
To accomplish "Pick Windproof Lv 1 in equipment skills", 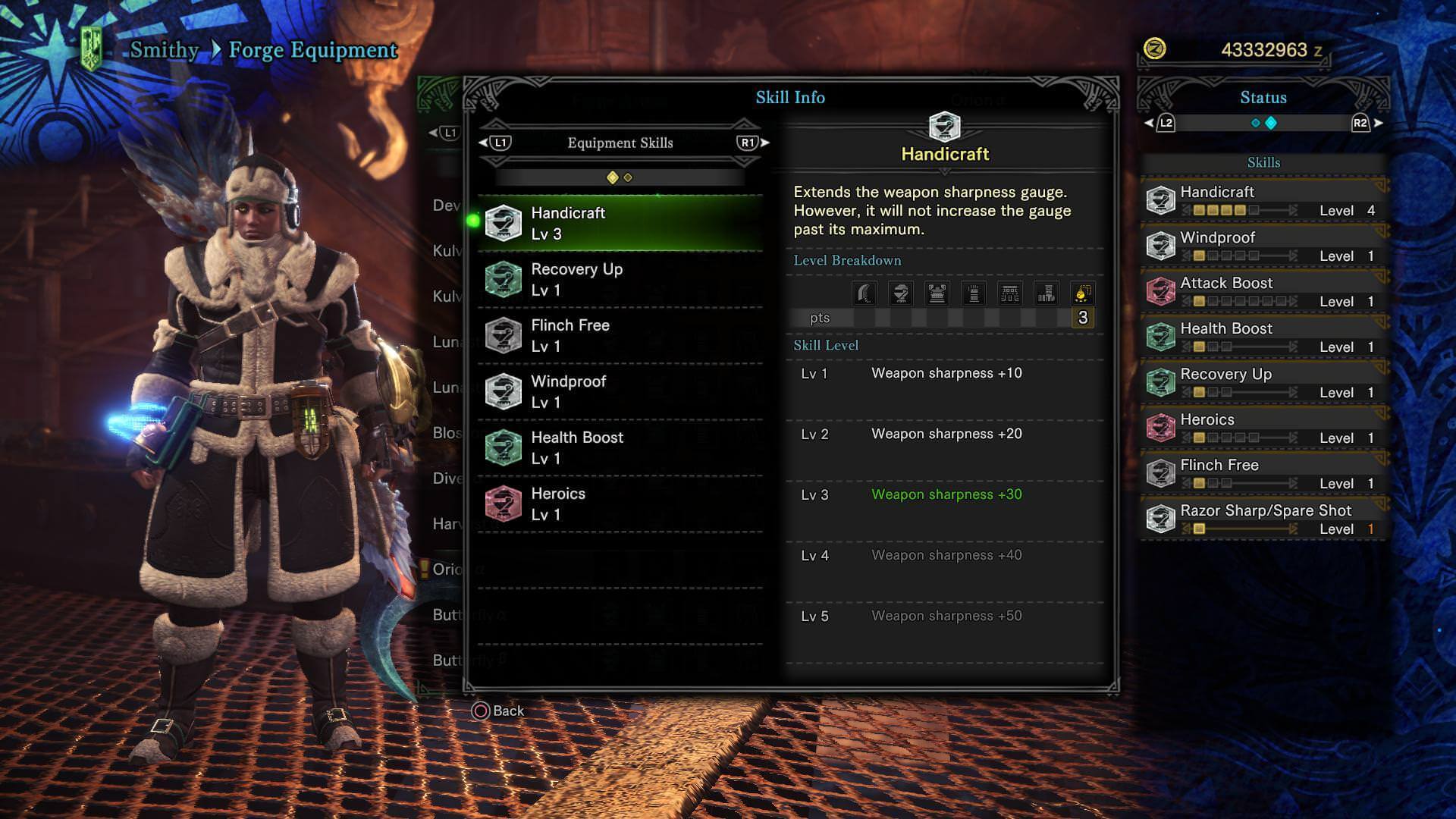I will click(x=620, y=391).
